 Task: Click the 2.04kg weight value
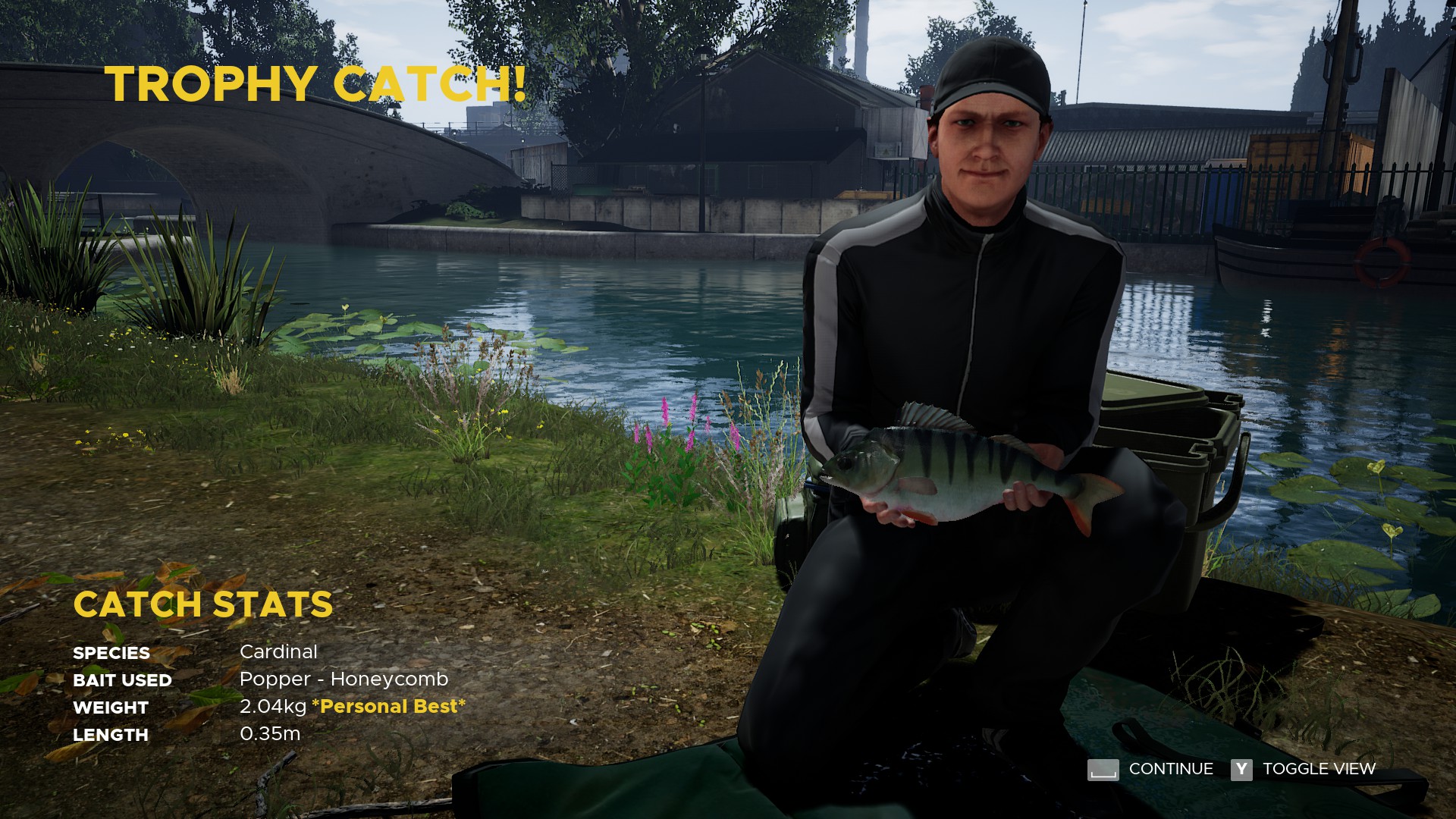click(272, 707)
